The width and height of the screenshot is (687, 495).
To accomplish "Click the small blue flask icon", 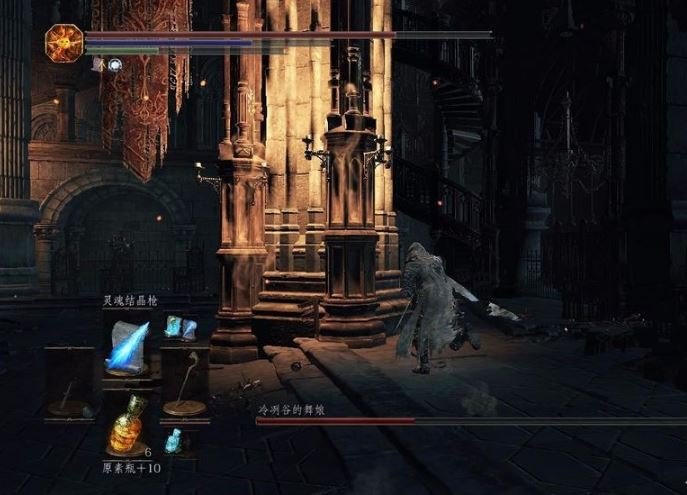I will pos(173,440).
